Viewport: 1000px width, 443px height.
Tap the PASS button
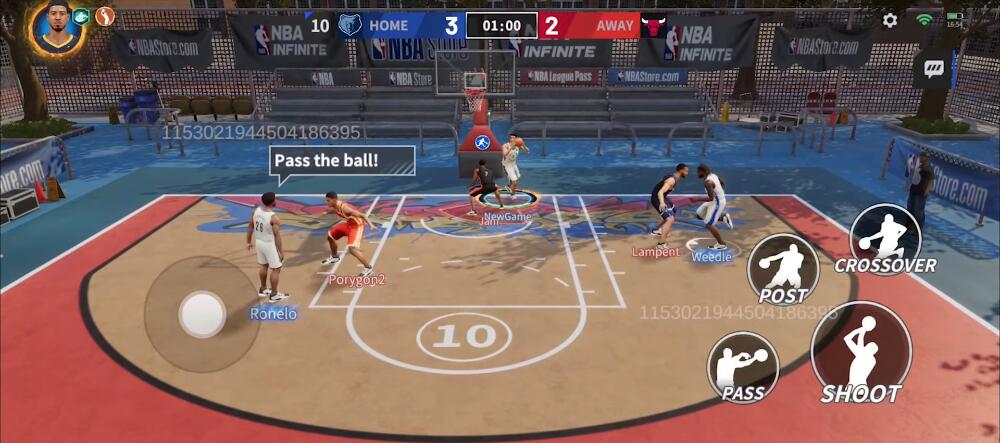[743, 366]
